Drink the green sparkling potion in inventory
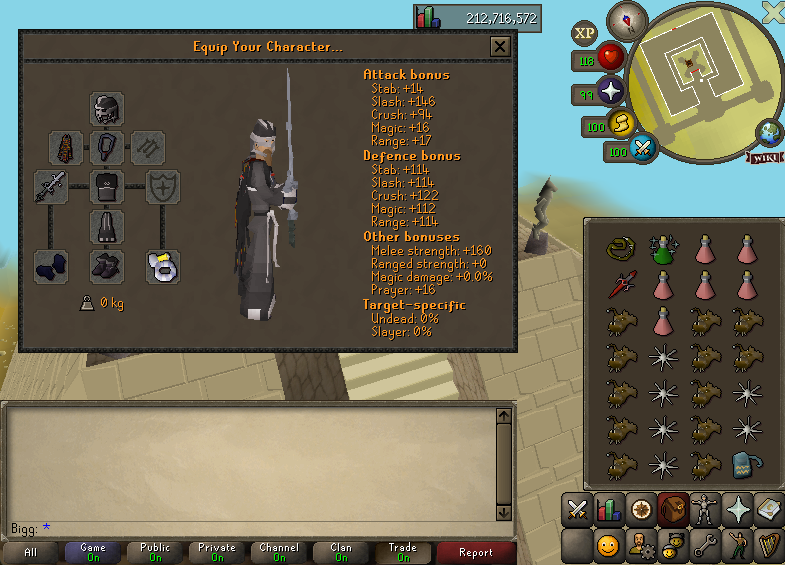The width and height of the screenshot is (785, 565). click(x=660, y=249)
